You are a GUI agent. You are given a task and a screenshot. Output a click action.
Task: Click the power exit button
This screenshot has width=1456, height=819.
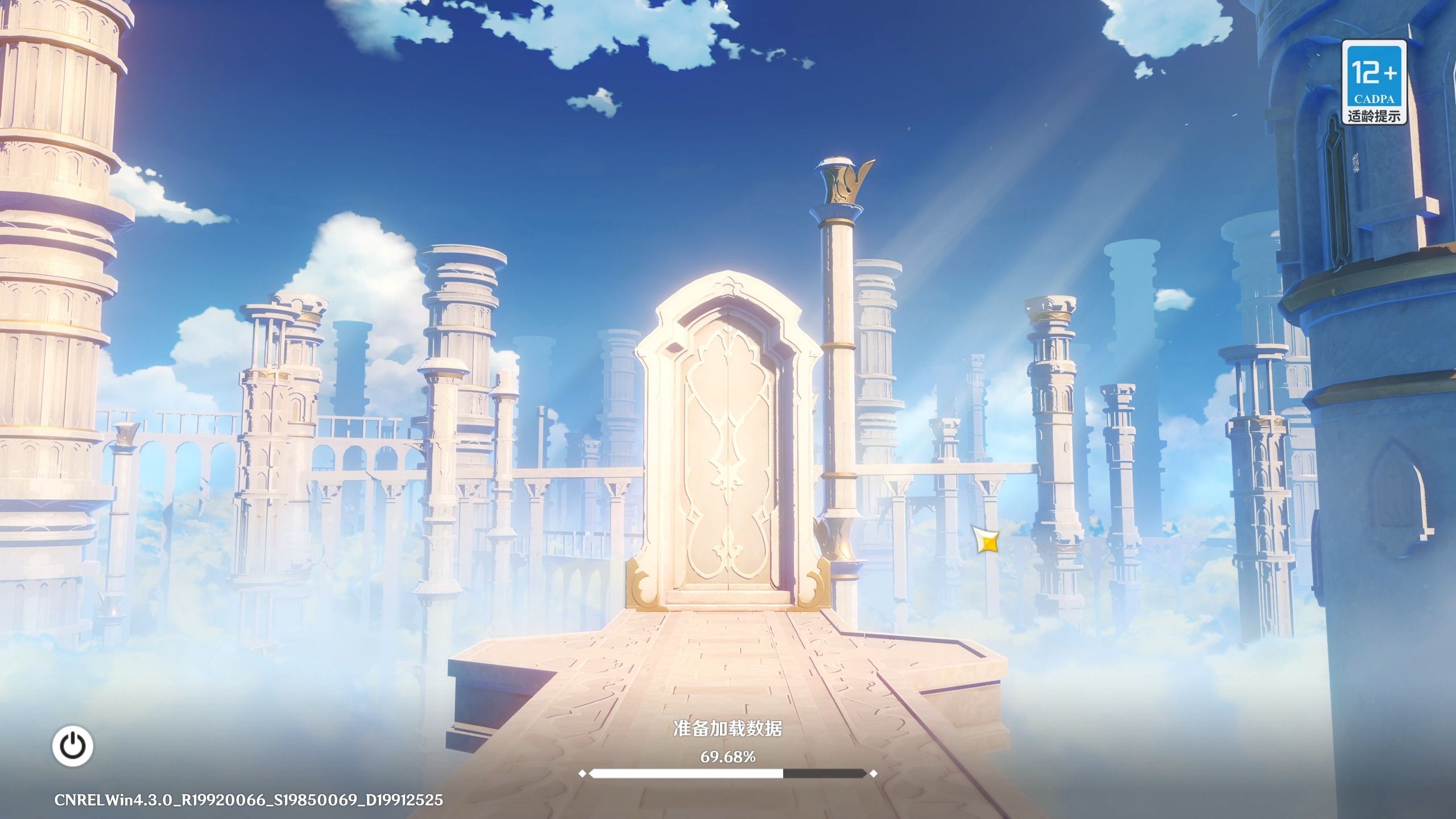[73, 746]
